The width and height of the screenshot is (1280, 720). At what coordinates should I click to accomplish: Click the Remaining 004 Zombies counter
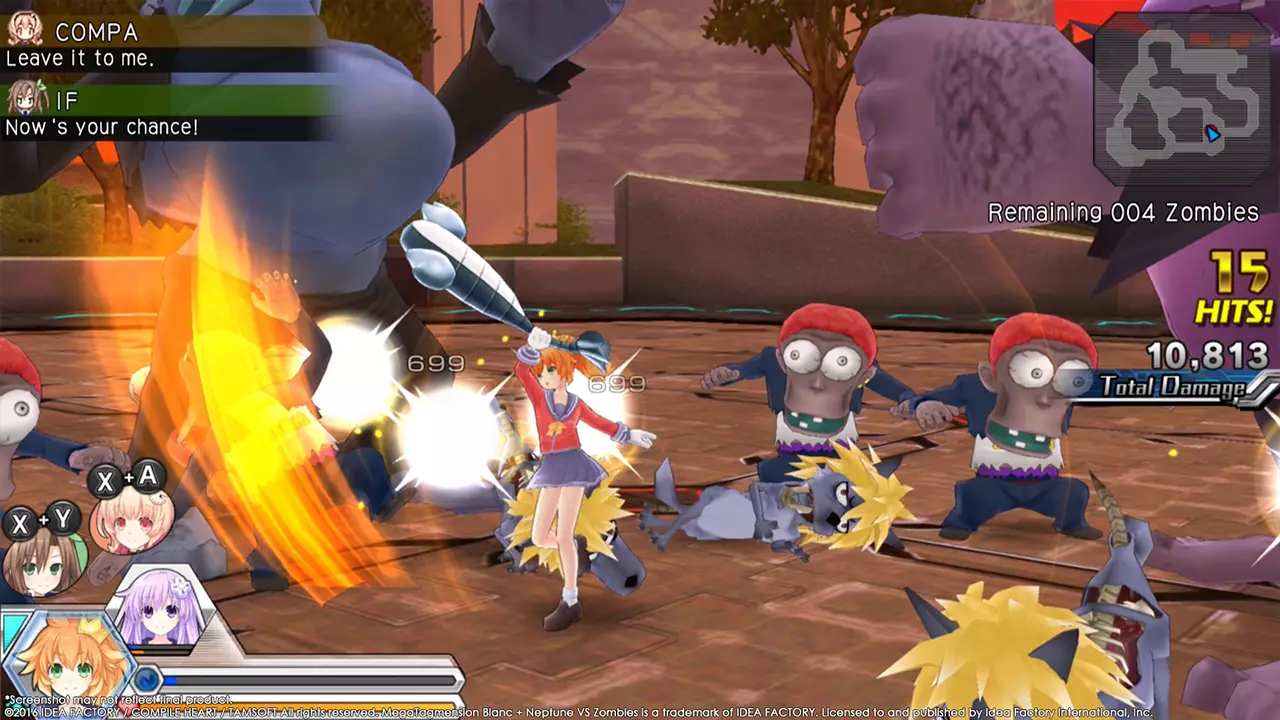coord(1122,212)
